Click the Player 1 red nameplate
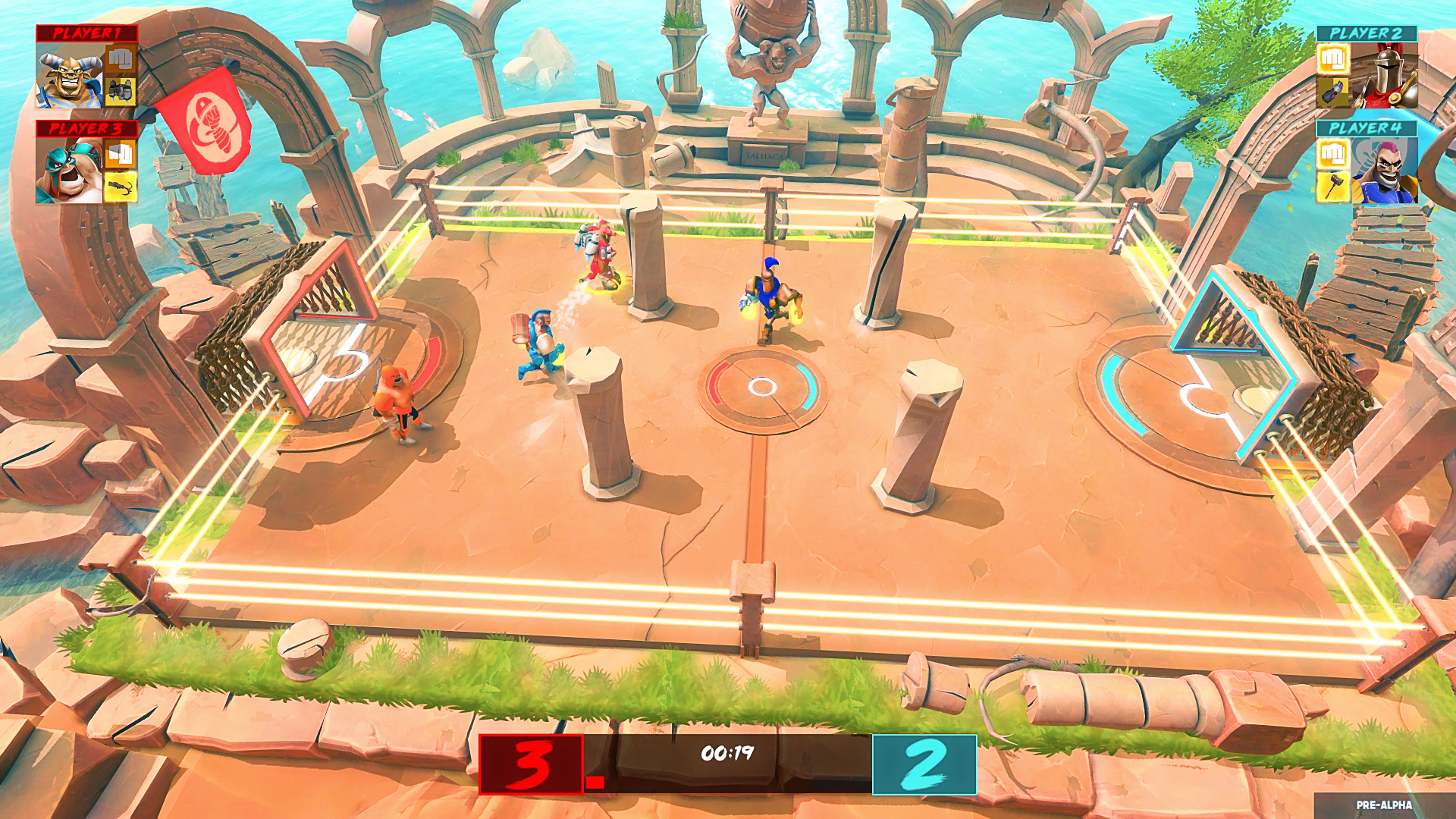Screen dimensions: 1456x819 pos(88,34)
